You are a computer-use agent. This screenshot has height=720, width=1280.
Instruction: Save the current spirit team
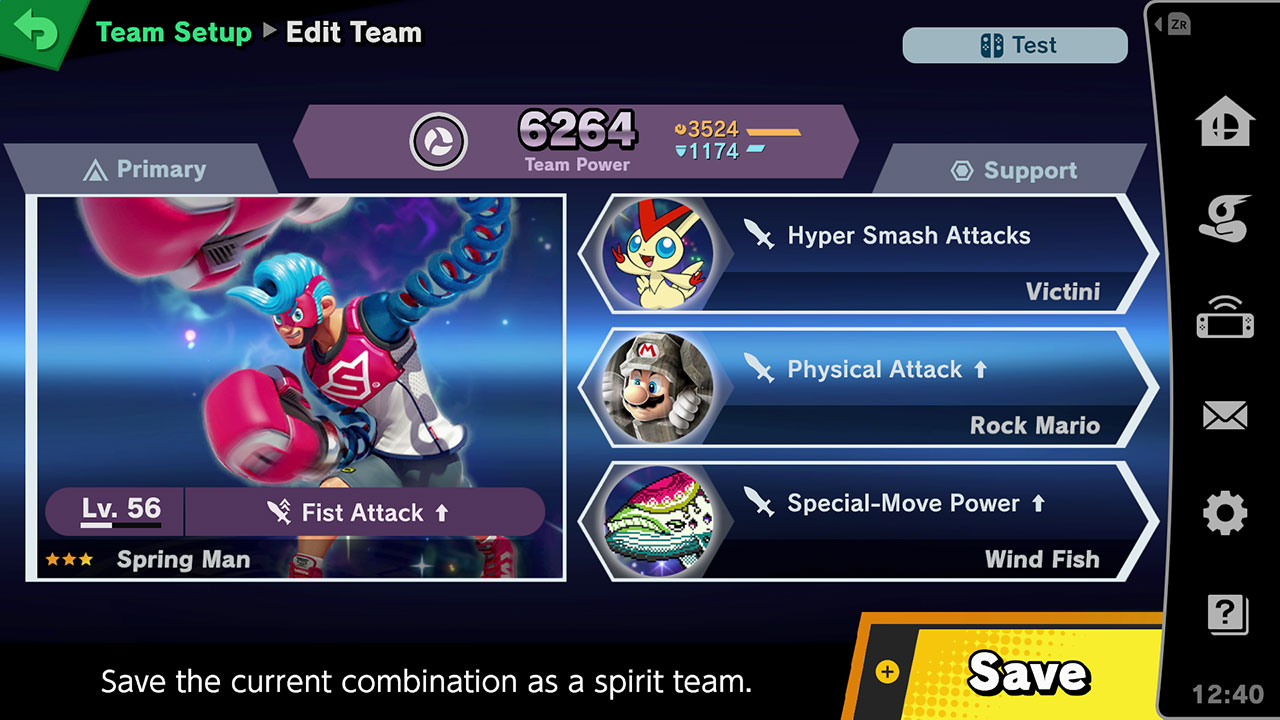(x=1010, y=670)
